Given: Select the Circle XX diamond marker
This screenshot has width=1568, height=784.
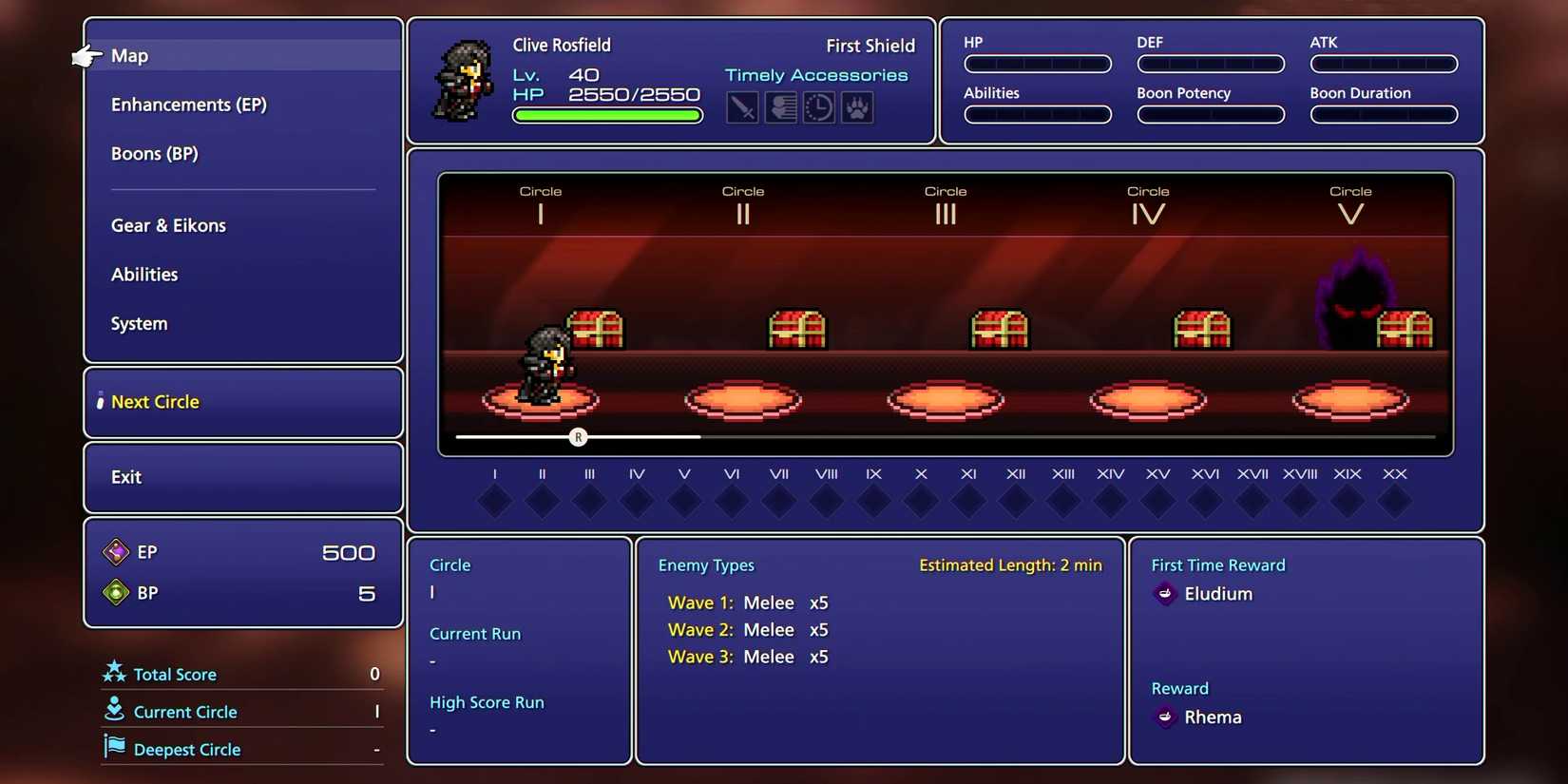Looking at the screenshot, I should (1395, 499).
